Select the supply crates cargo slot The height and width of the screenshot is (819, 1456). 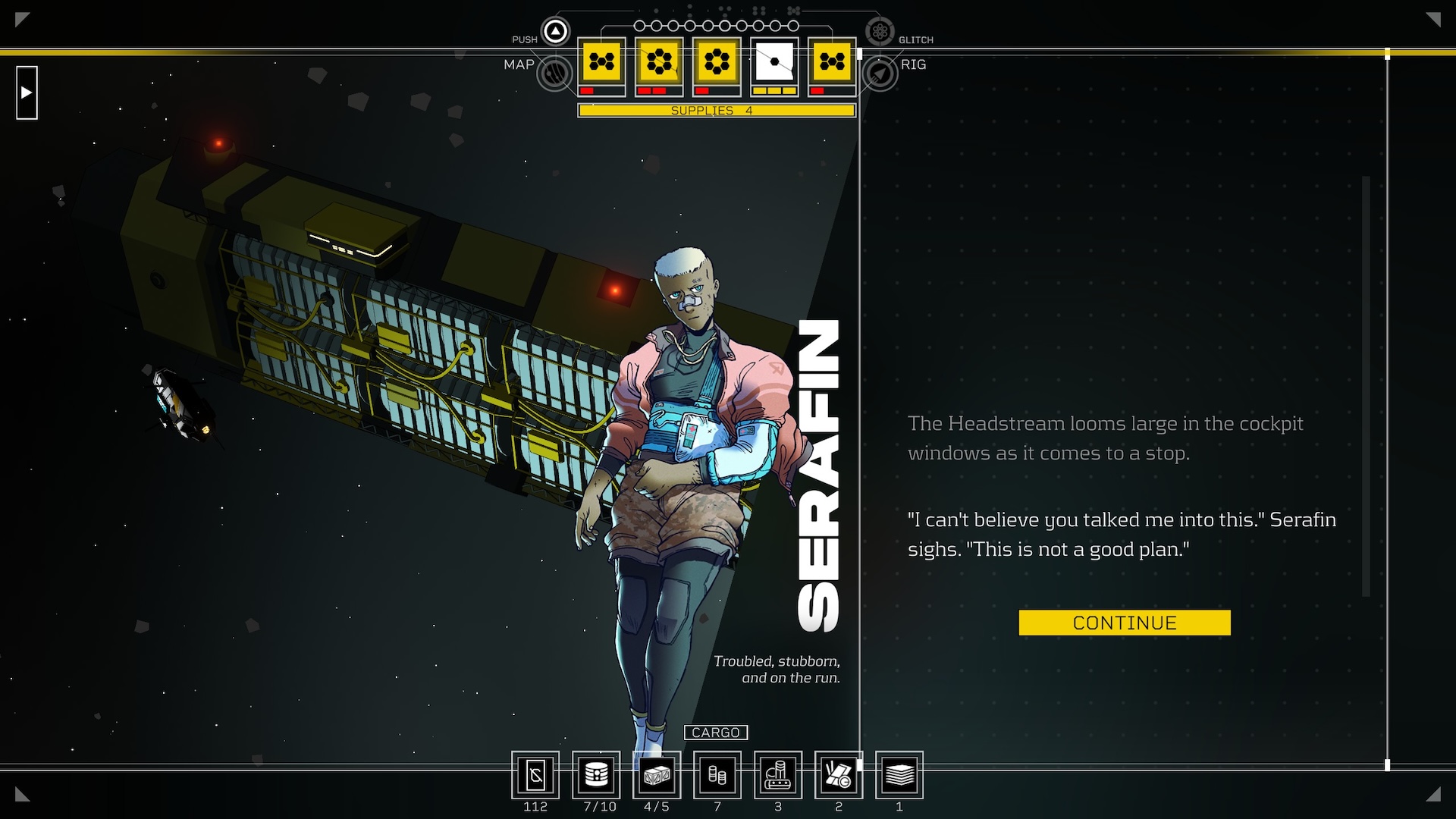(x=657, y=775)
